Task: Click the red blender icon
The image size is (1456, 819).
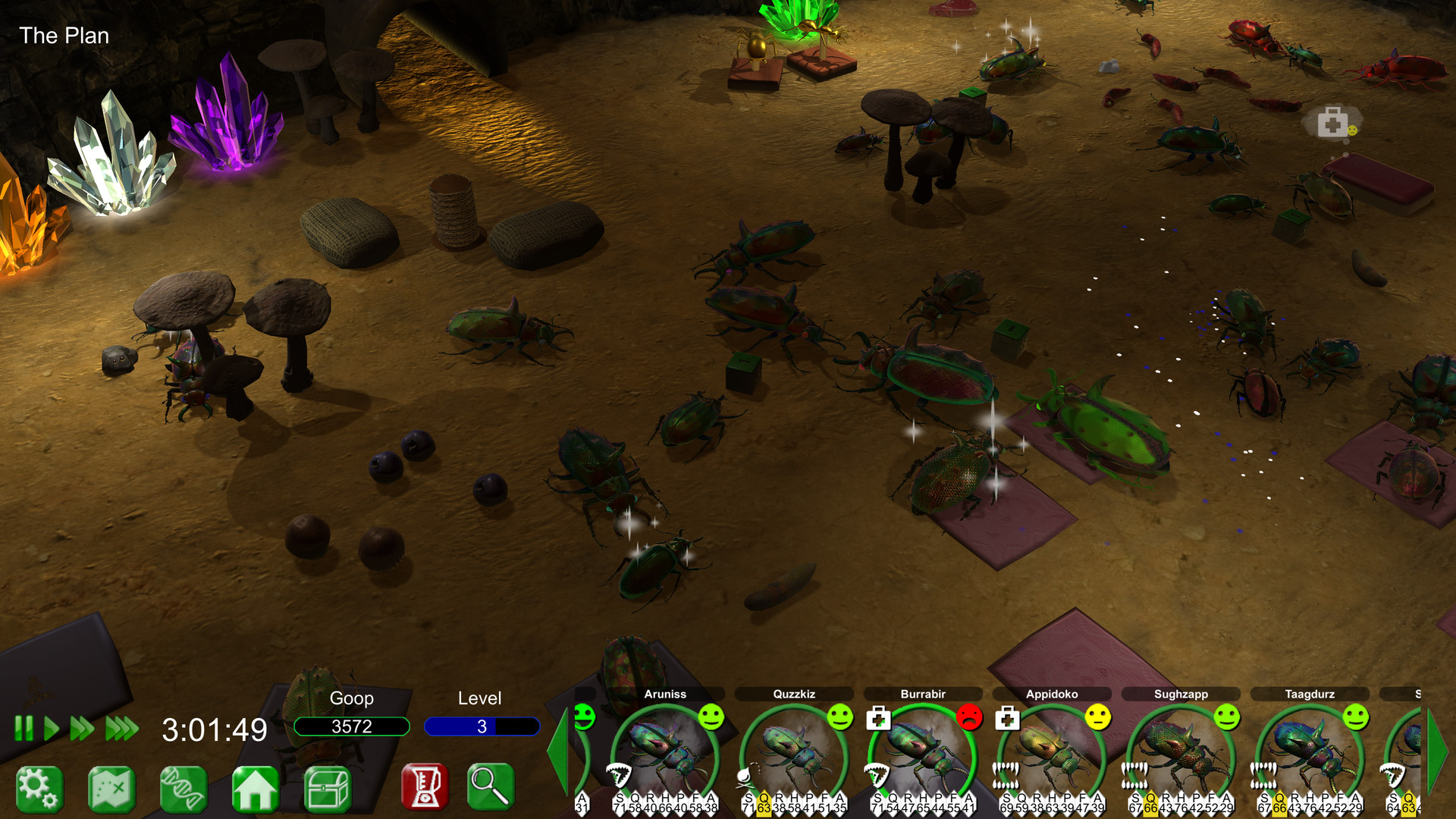Action: coord(425,788)
